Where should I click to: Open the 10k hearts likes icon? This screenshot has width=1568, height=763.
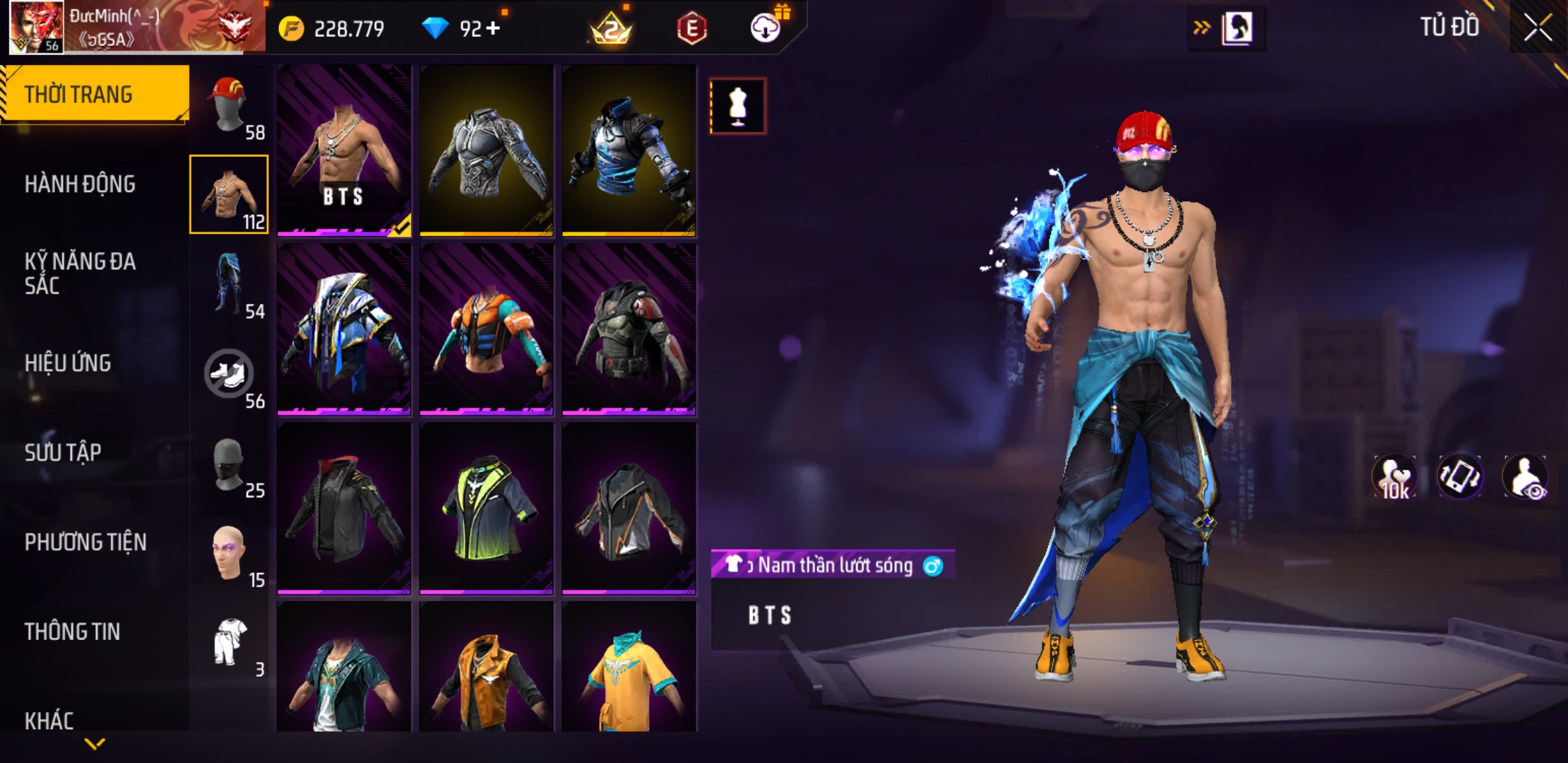(x=1394, y=478)
